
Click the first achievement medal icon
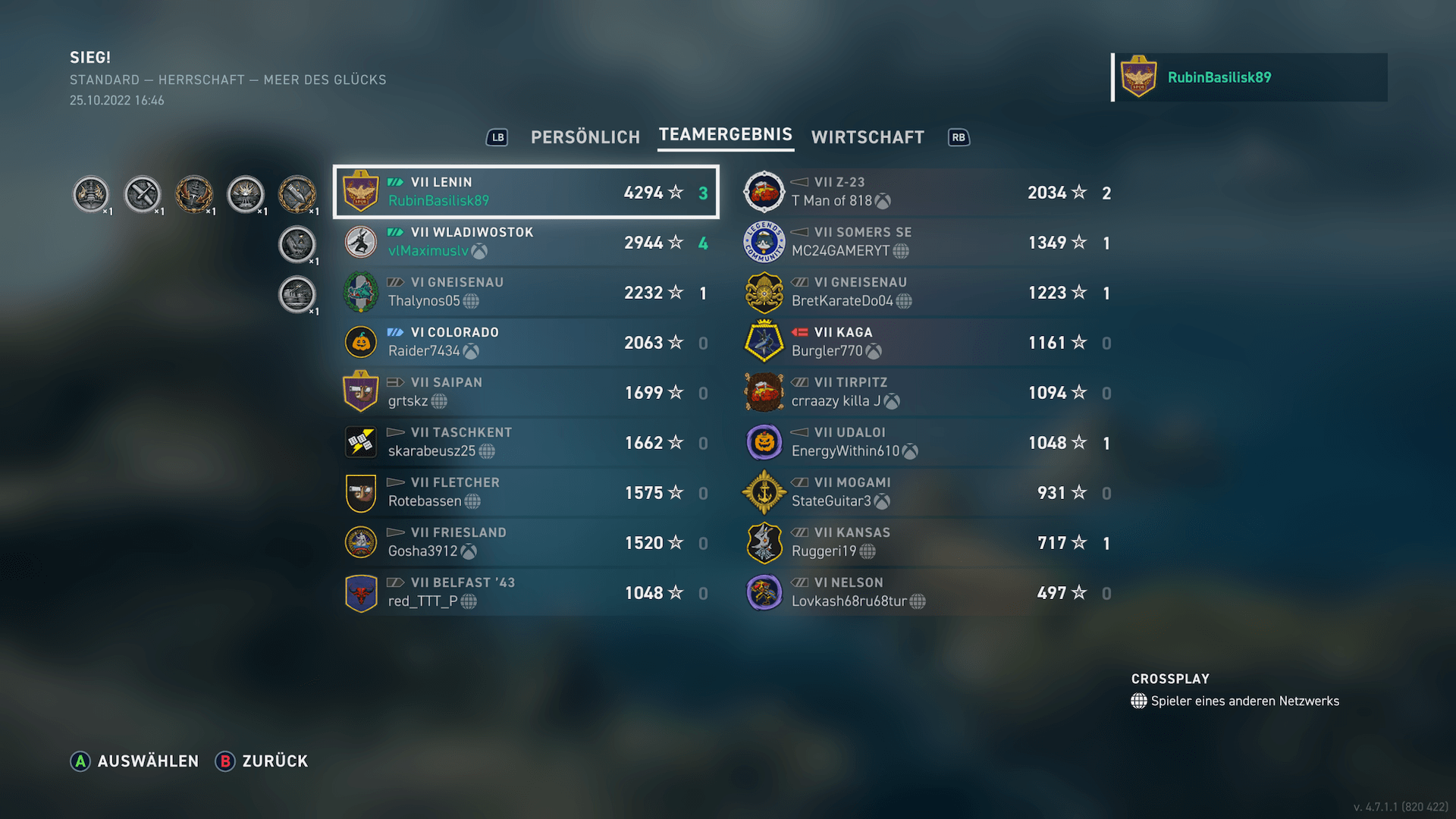coord(91,193)
